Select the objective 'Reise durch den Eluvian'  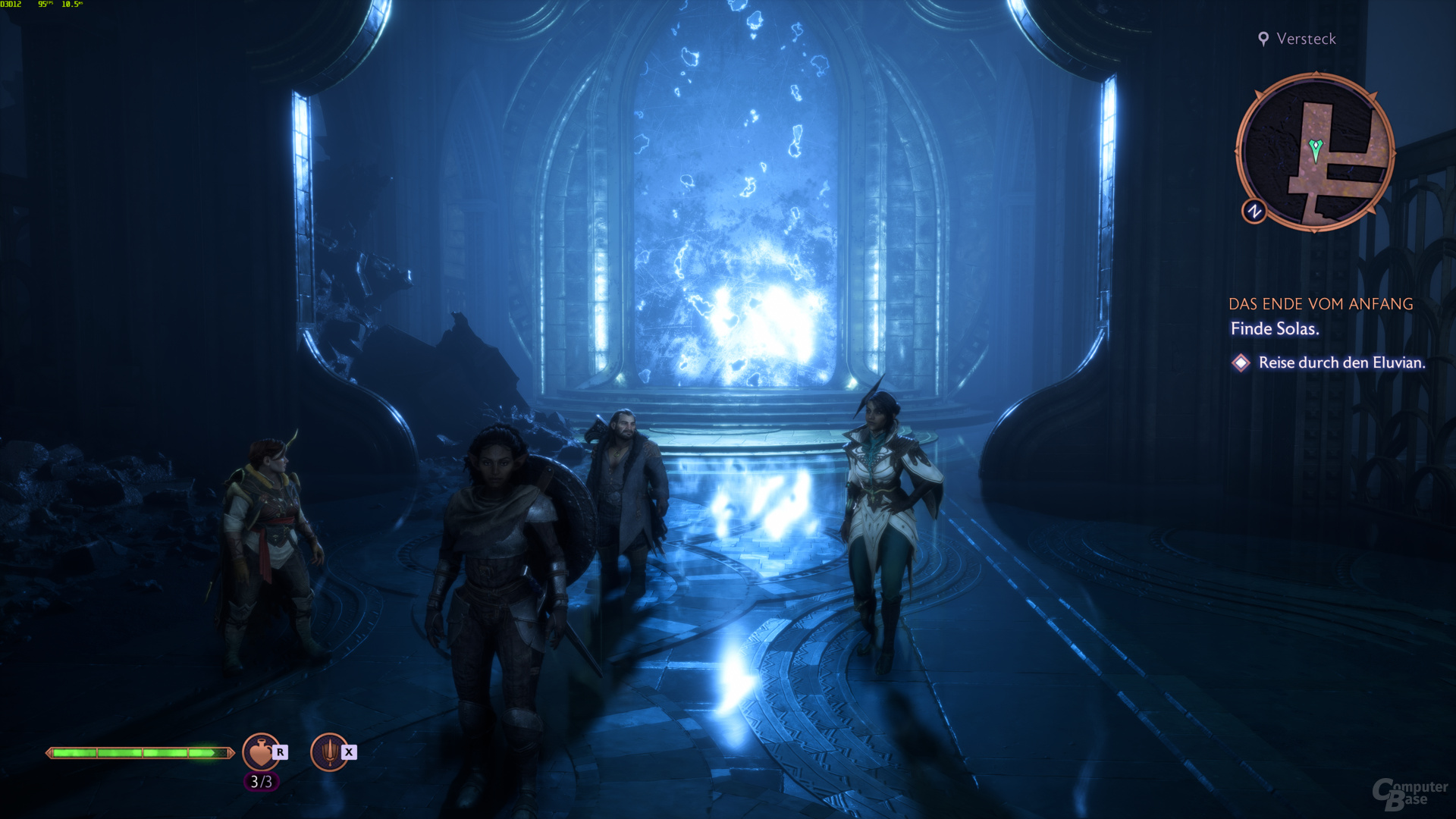click(x=1341, y=362)
